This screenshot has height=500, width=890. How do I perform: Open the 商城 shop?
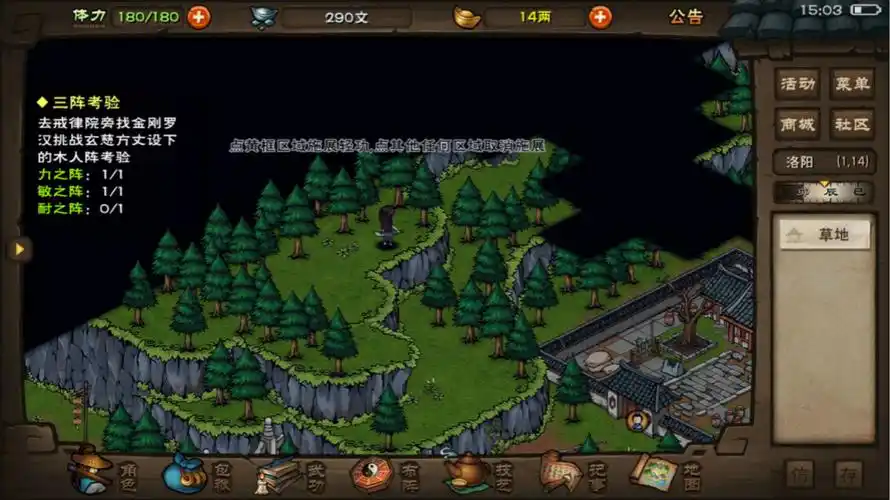798,124
